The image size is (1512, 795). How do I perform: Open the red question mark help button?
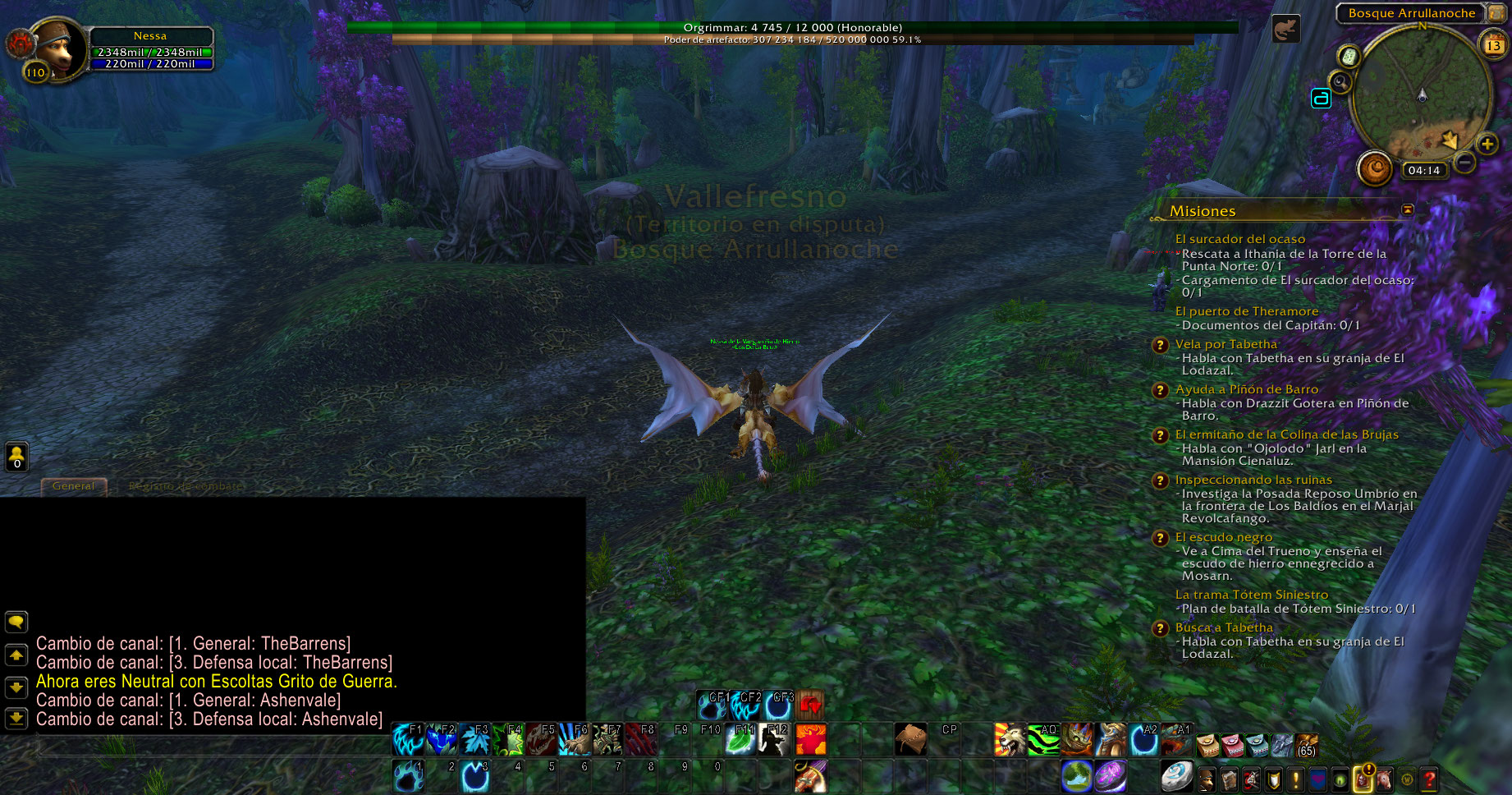1429,778
